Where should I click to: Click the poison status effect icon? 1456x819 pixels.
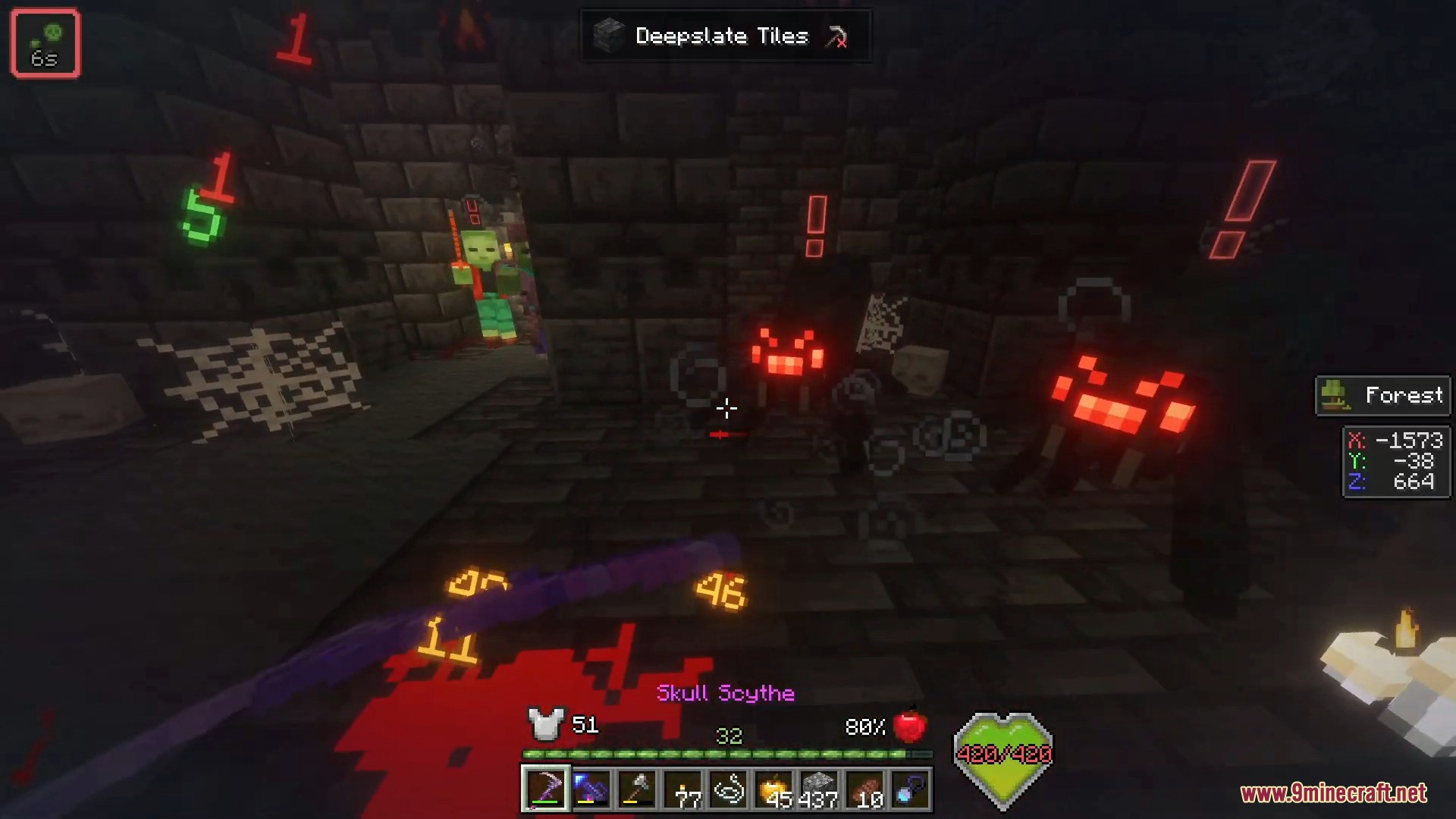(45, 43)
